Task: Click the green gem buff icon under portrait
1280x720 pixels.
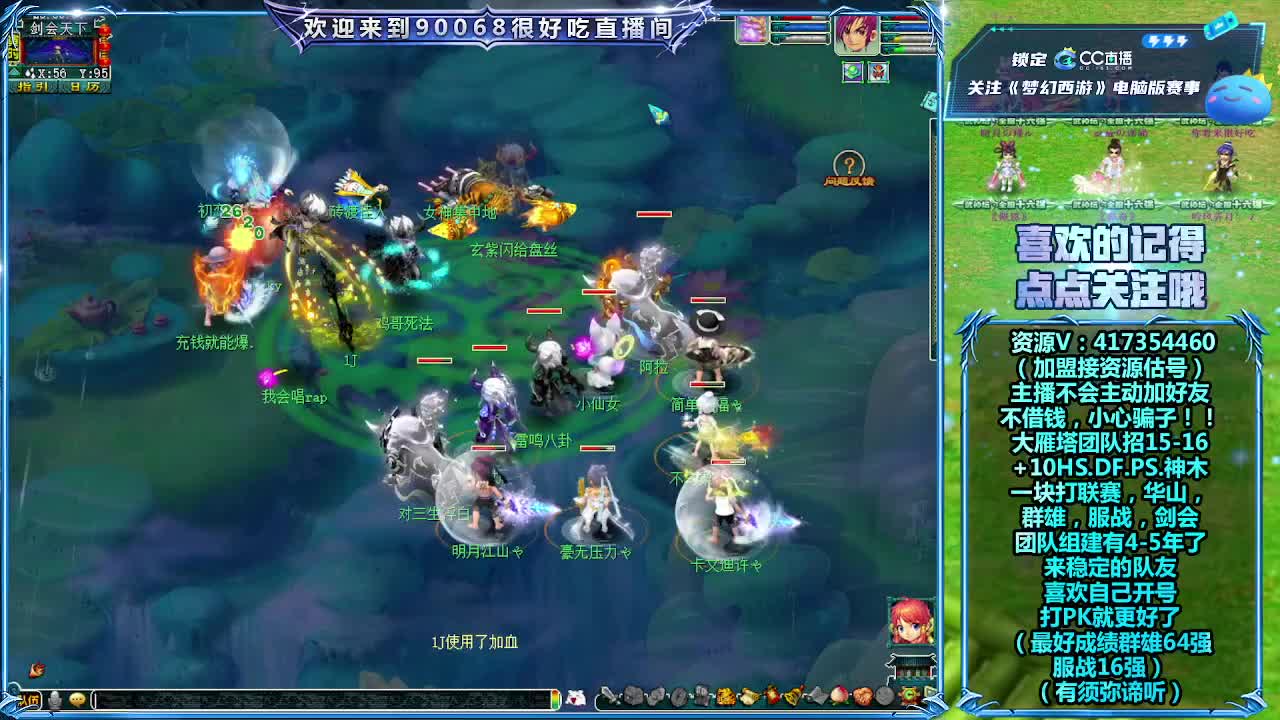Action: 852,71
